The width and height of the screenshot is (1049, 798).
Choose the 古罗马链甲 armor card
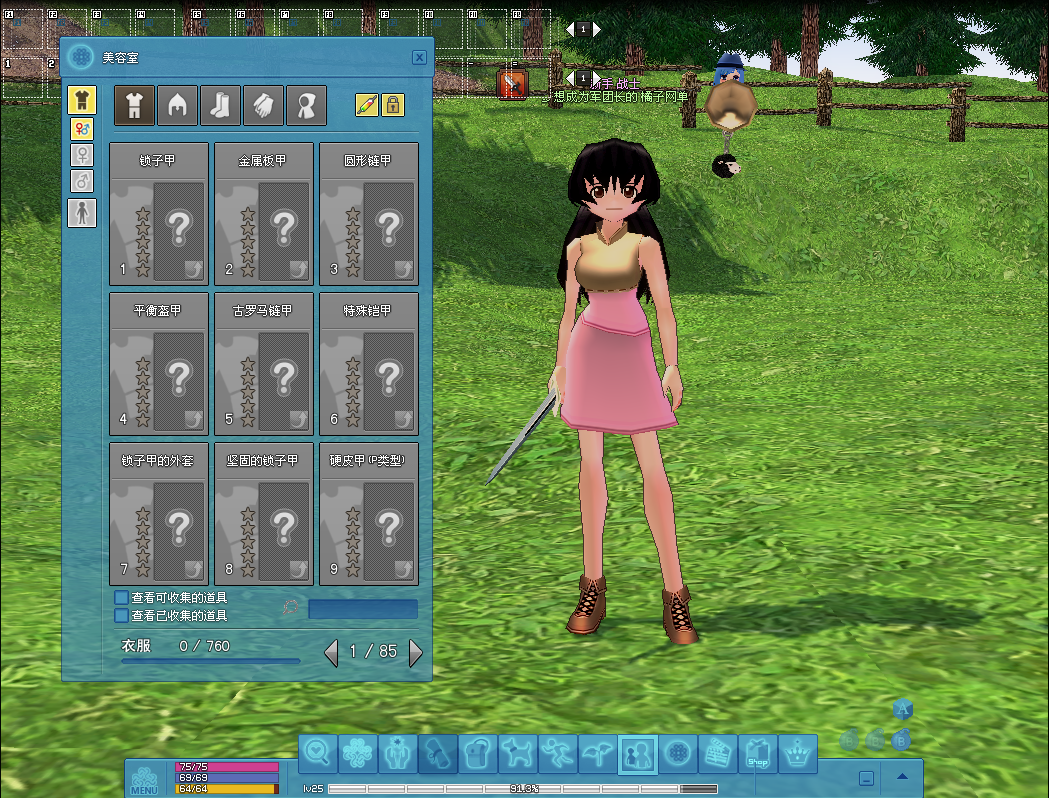coord(264,364)
